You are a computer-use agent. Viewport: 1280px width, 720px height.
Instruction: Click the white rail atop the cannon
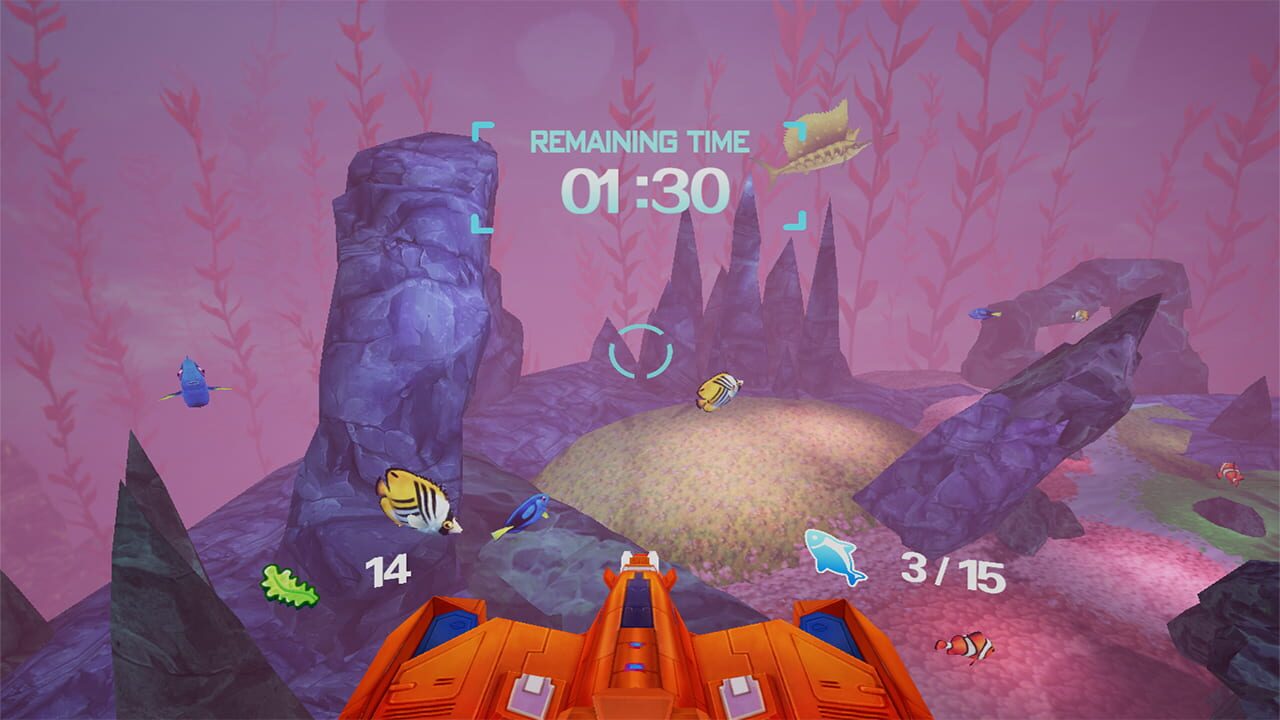pos(640,563)
